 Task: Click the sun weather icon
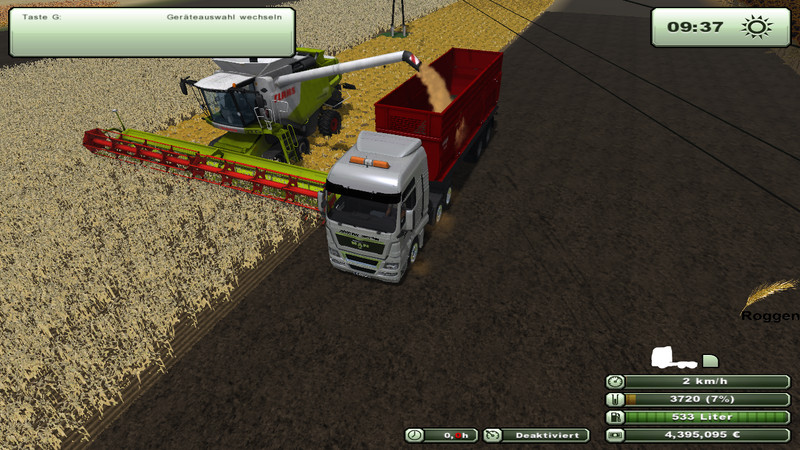tap(757, 27)
